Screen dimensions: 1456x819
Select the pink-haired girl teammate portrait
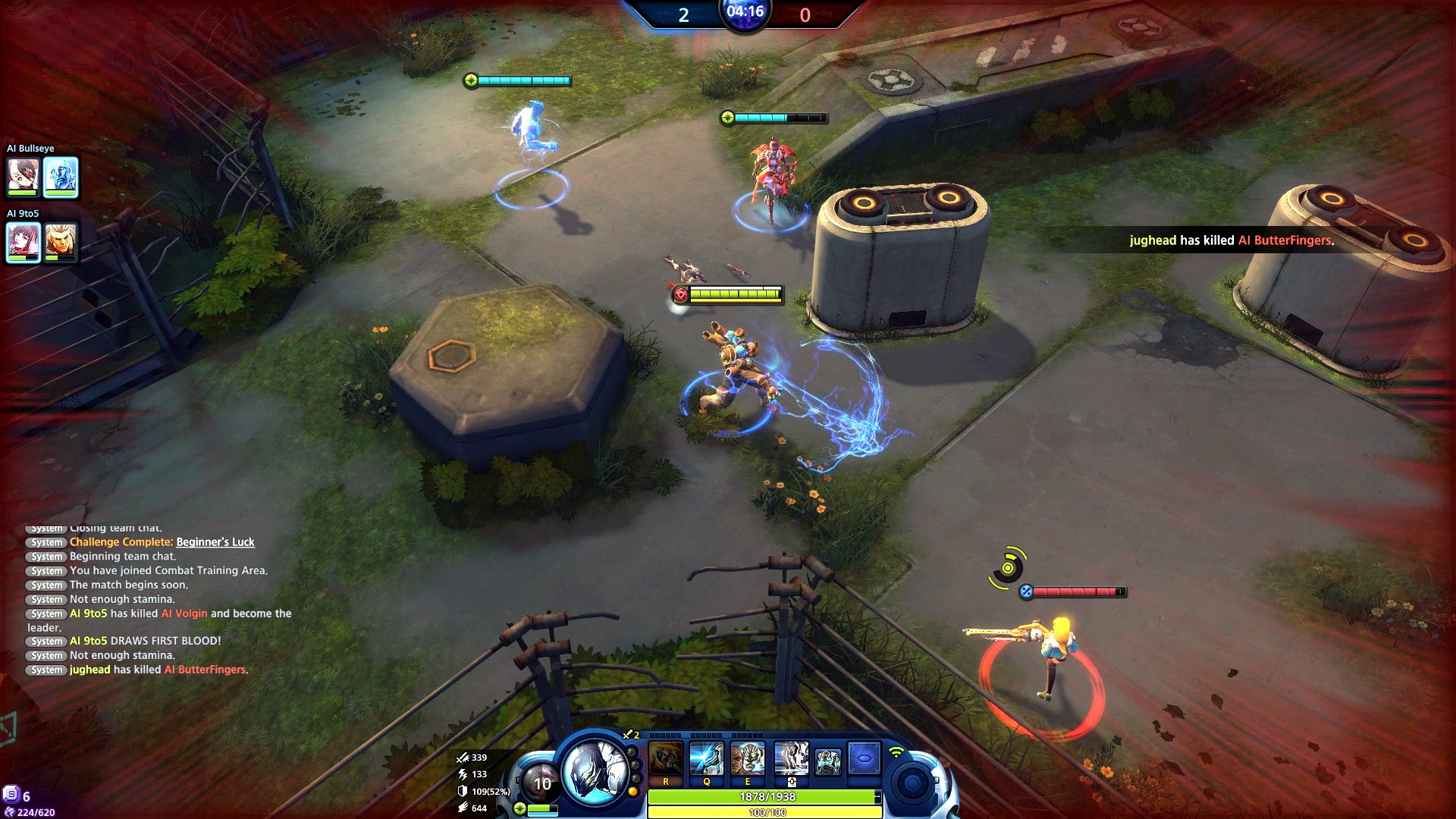[x=23, y=241]
